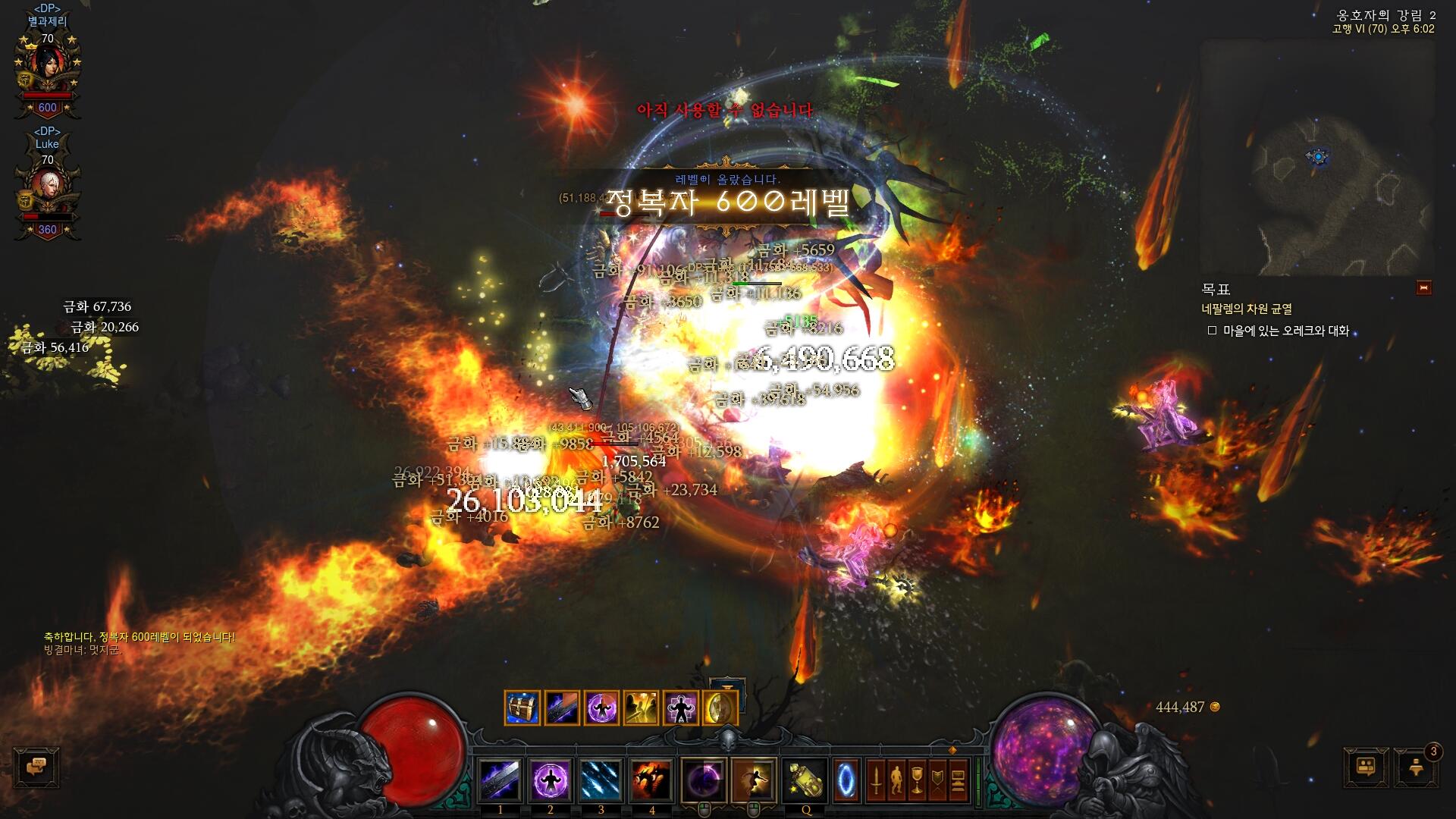
Task: Open the skills menu with the figure icon
Action: click(x=896, y=780)
